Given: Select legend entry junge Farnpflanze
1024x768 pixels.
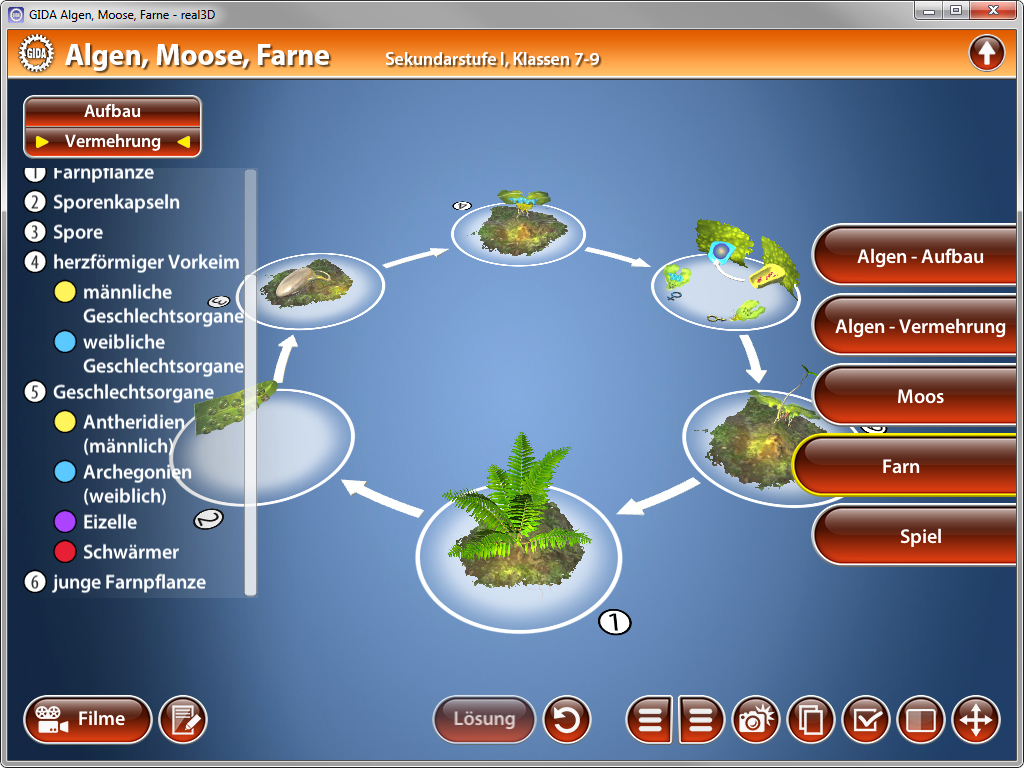Looking at the screenshot, I should 128,582.
